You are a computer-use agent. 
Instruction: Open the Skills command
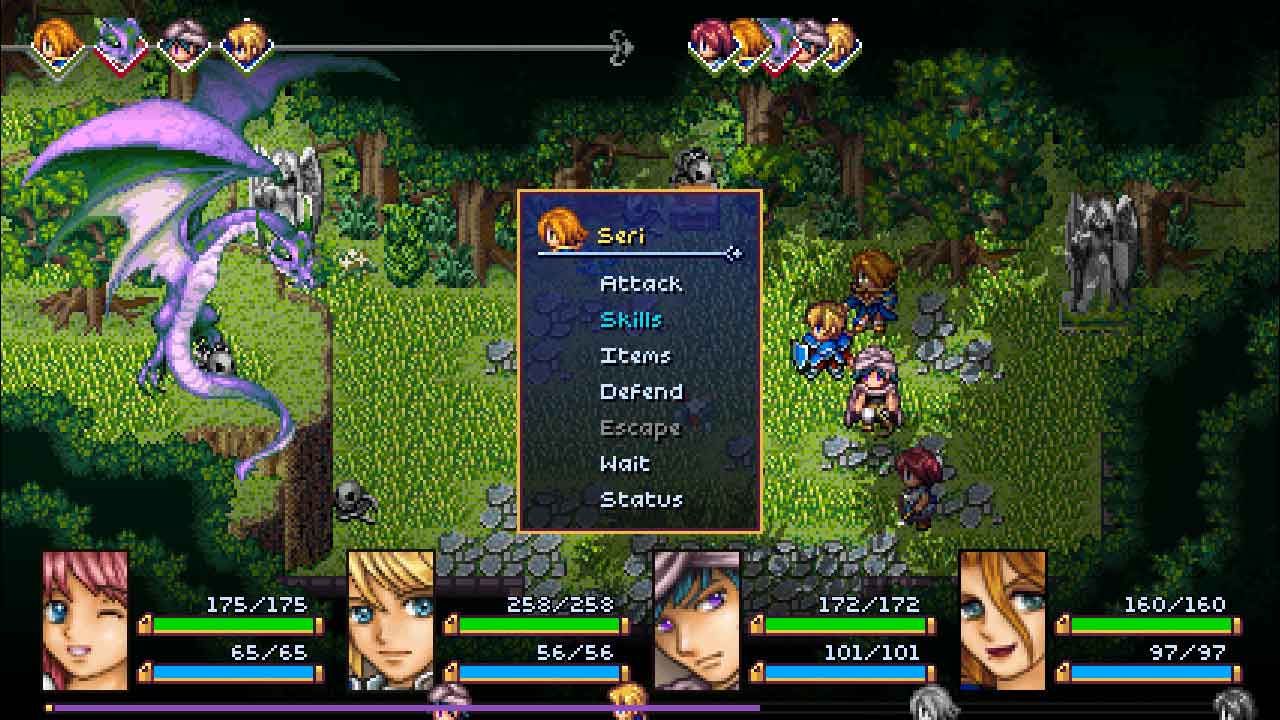click(631, 320)
